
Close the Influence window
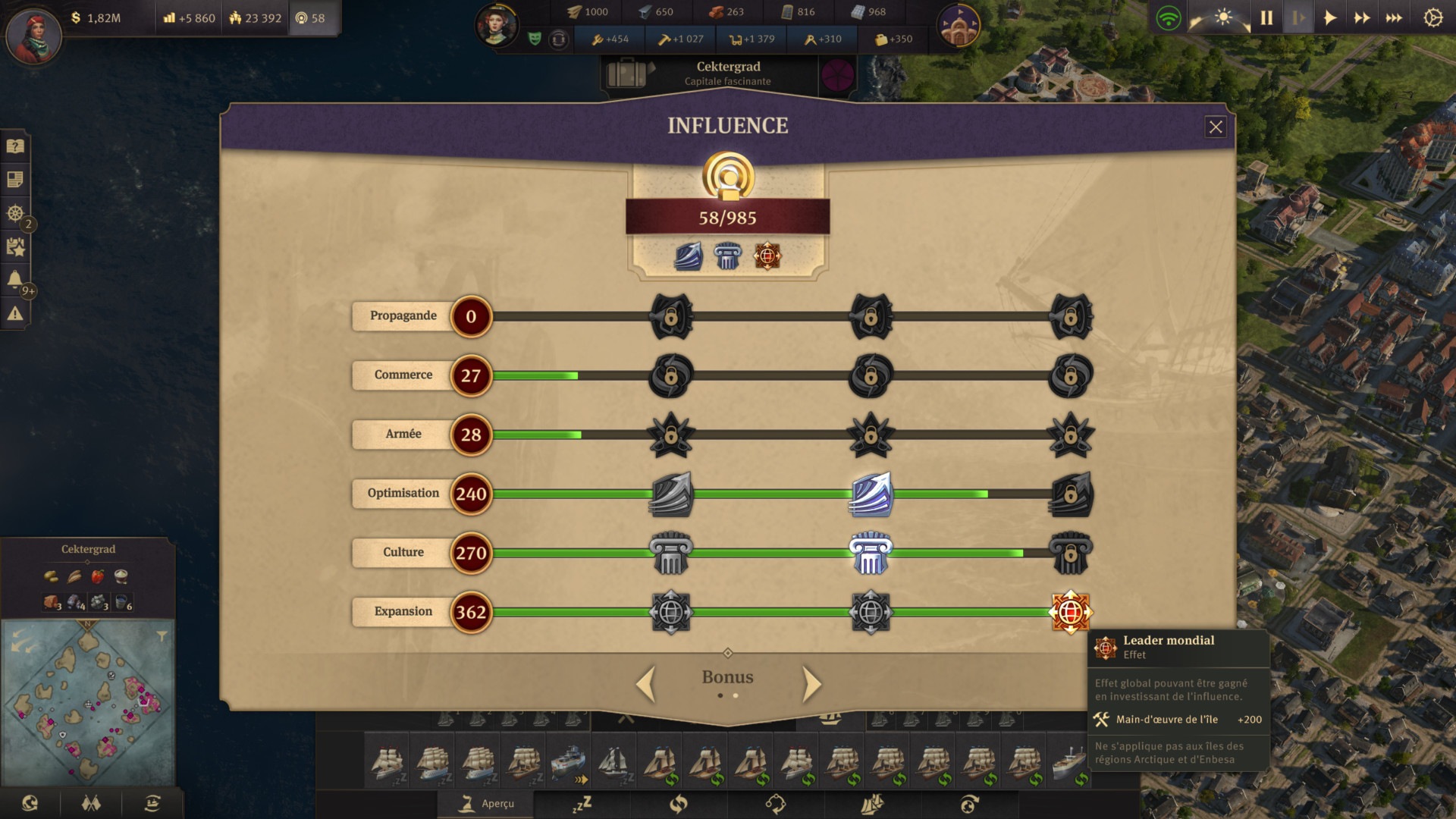(1215, 127)
